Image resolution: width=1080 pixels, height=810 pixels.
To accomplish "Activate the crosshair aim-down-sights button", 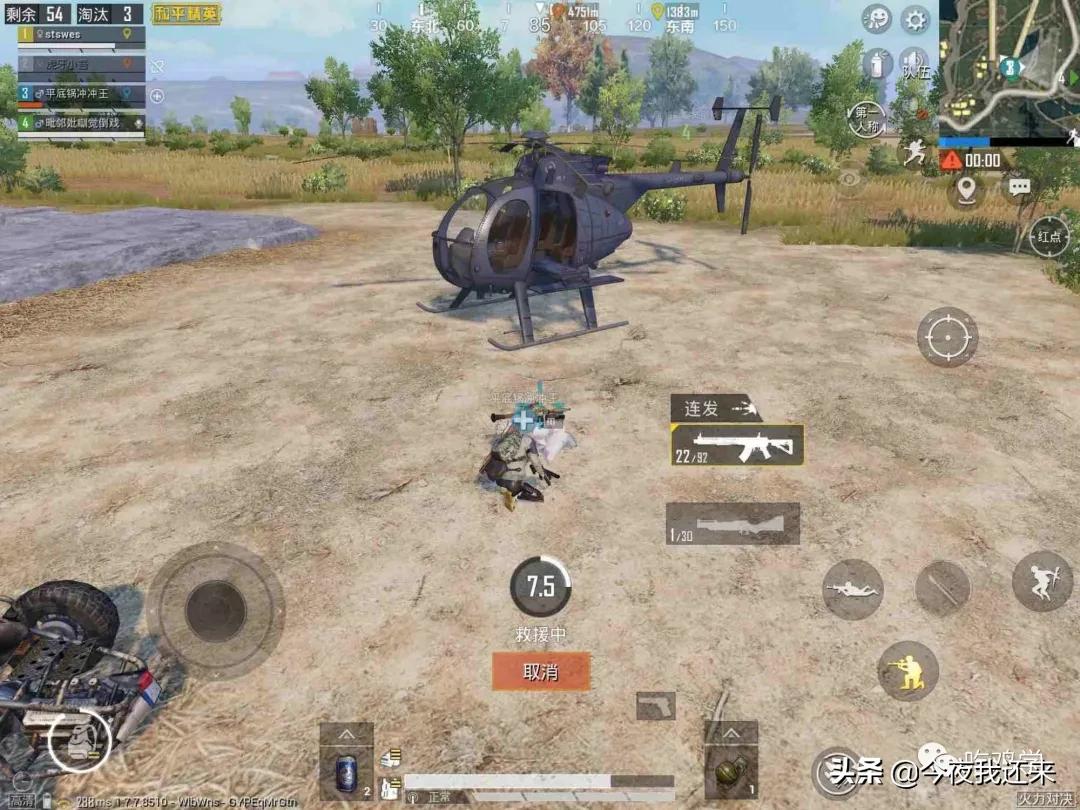I will pos(947,337).
